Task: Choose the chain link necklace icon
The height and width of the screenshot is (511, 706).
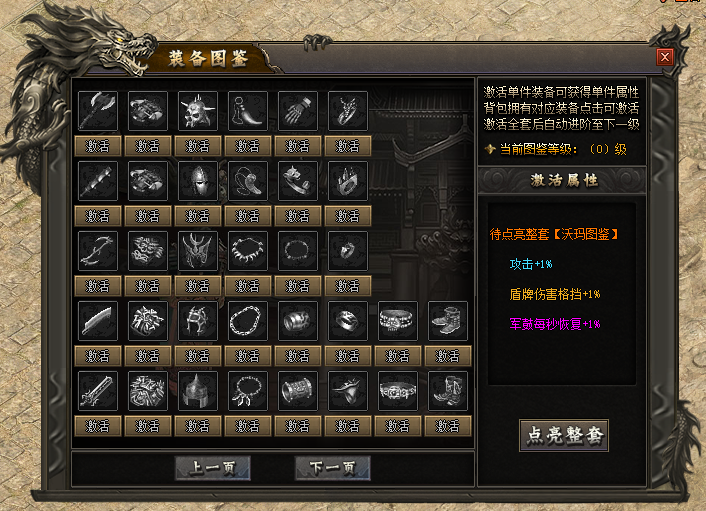Action: coord(248,320)
